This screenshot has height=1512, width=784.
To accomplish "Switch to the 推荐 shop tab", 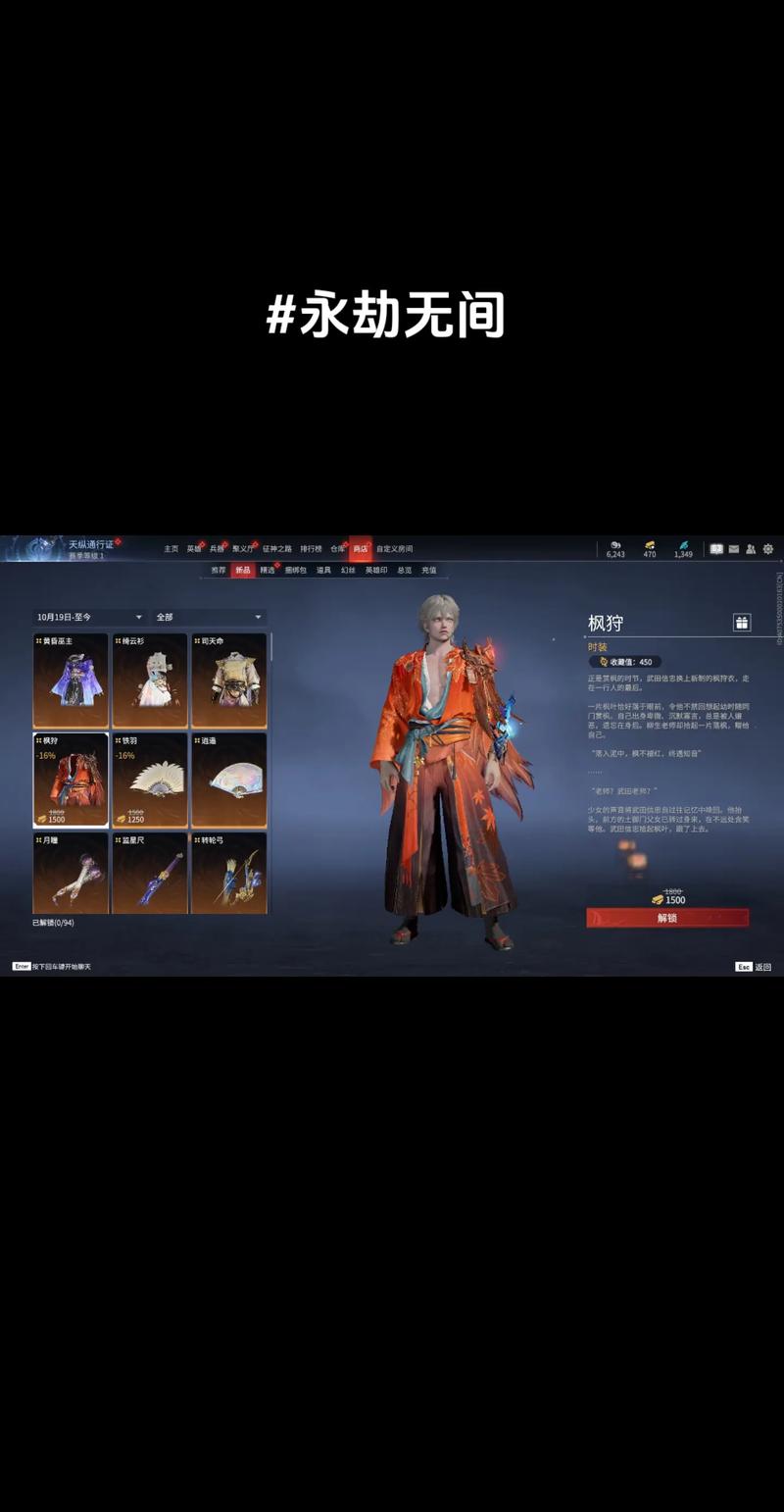I will (218, 570).
